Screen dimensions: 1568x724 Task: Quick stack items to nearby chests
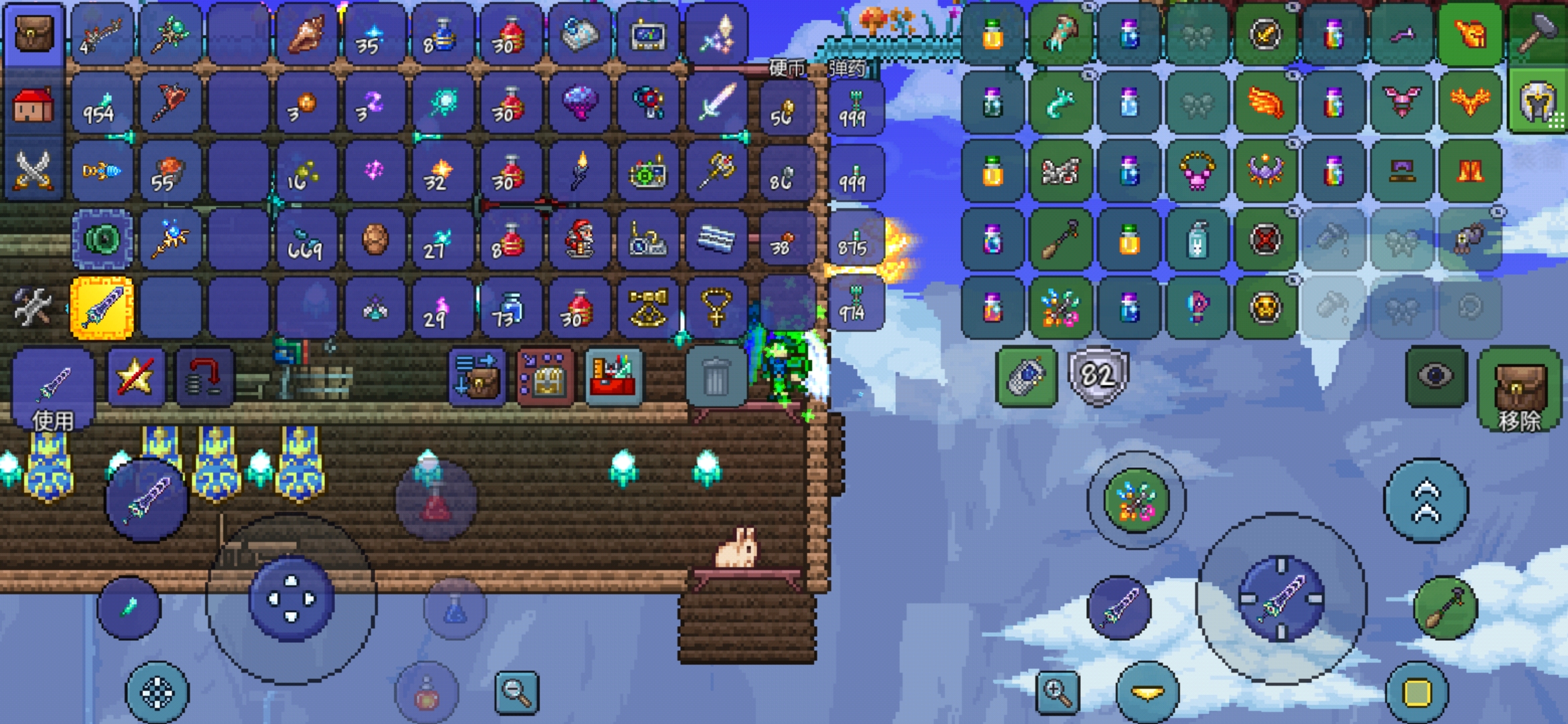click(545, 377)
